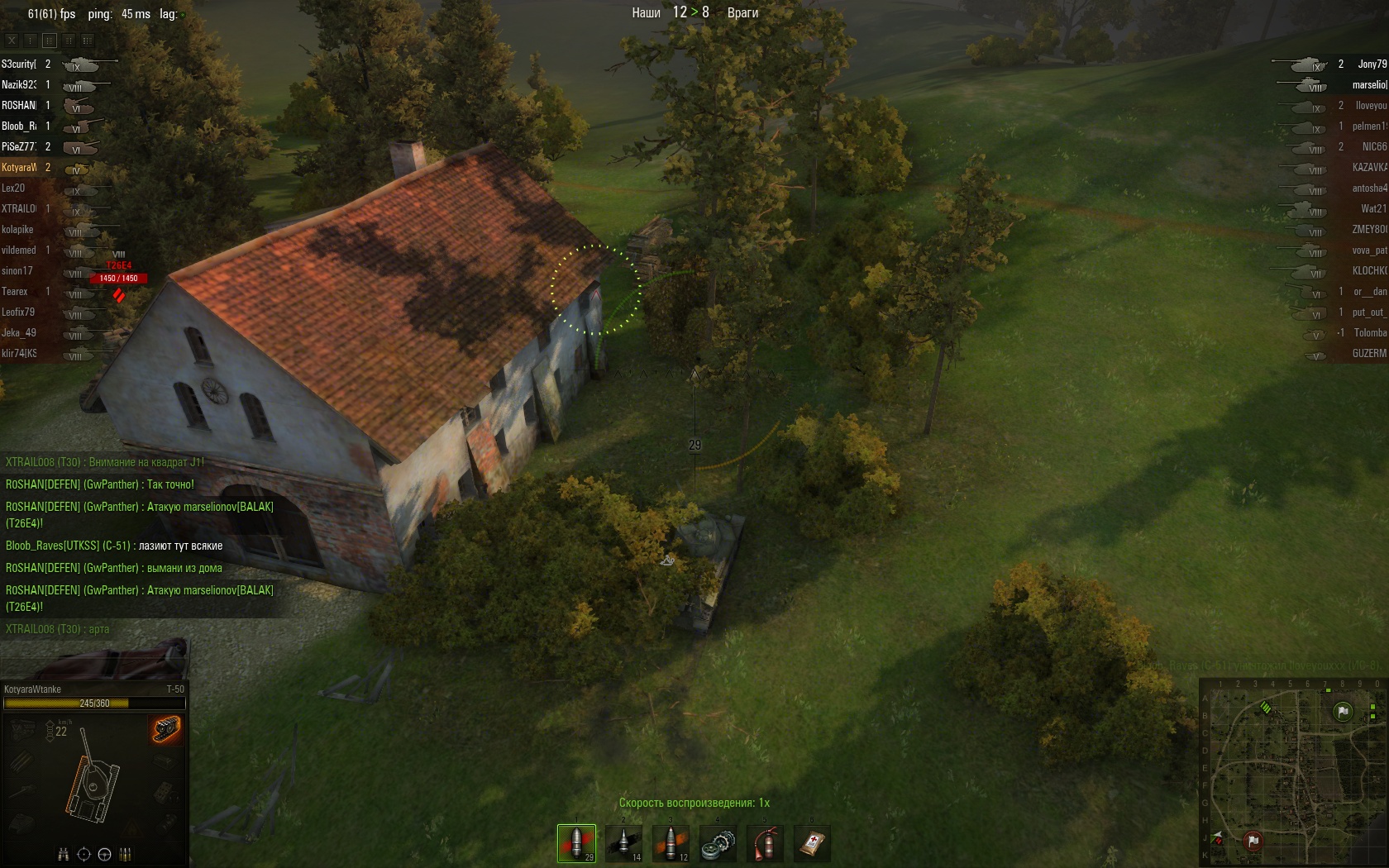Click the three-shells ammo icon in damage panel
The width and height of the screenshot is (1389, 868).
click(x=126, y=854)
